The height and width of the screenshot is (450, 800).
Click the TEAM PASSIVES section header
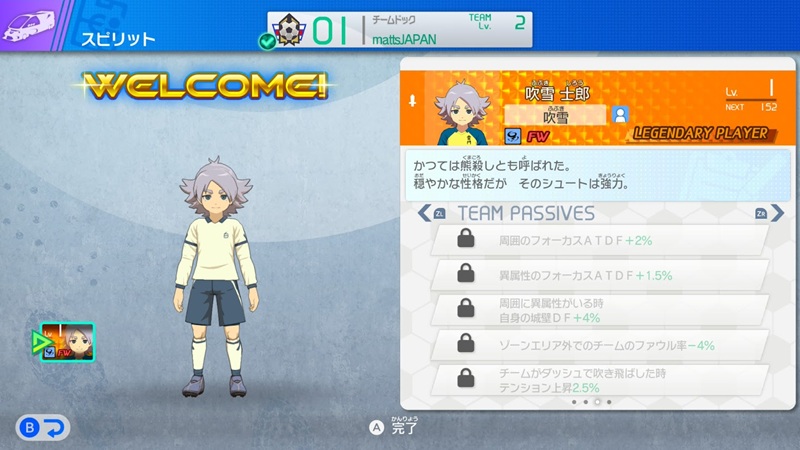click(x=525, y=213)
